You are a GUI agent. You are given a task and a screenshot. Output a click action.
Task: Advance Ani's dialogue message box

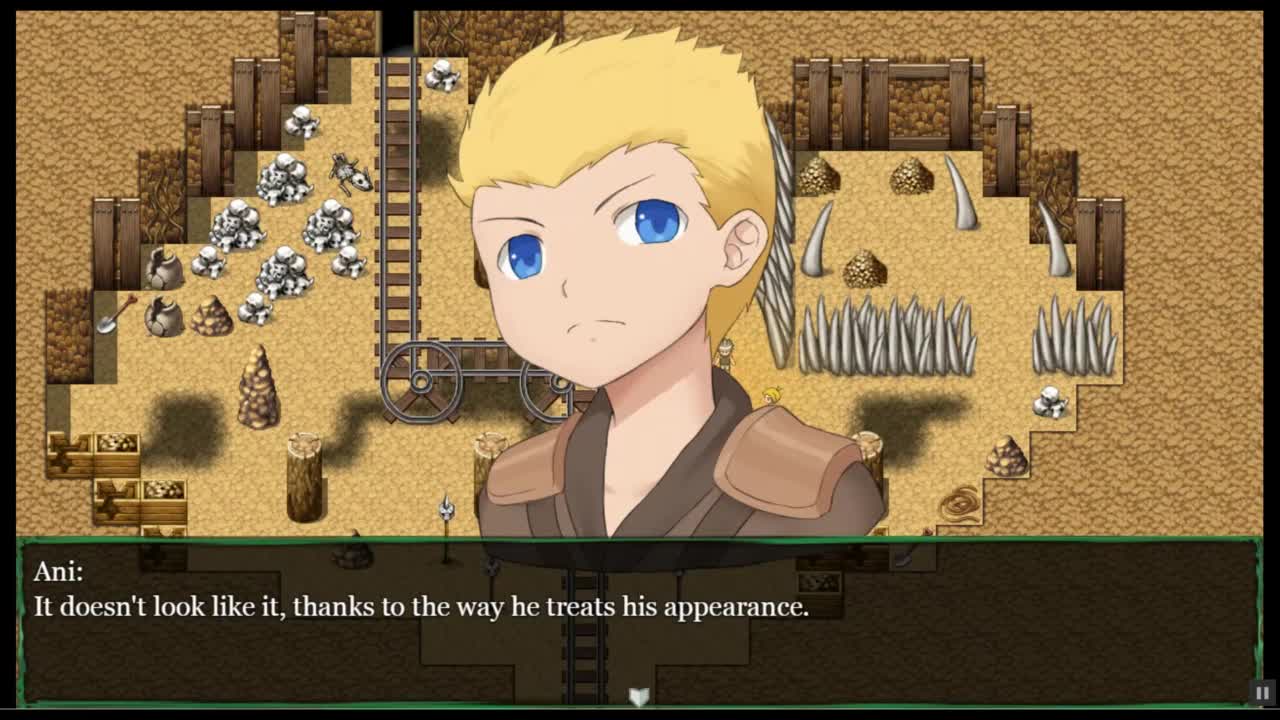[638, 621]
